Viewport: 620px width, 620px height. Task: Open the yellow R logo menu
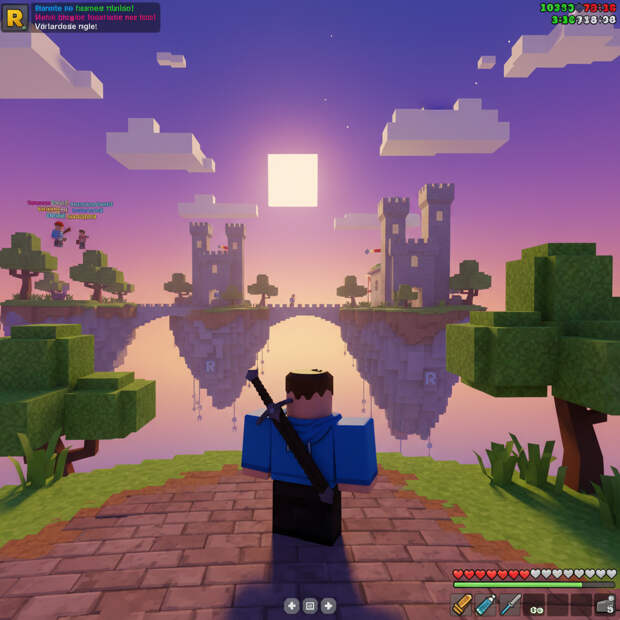pos(14,16)
